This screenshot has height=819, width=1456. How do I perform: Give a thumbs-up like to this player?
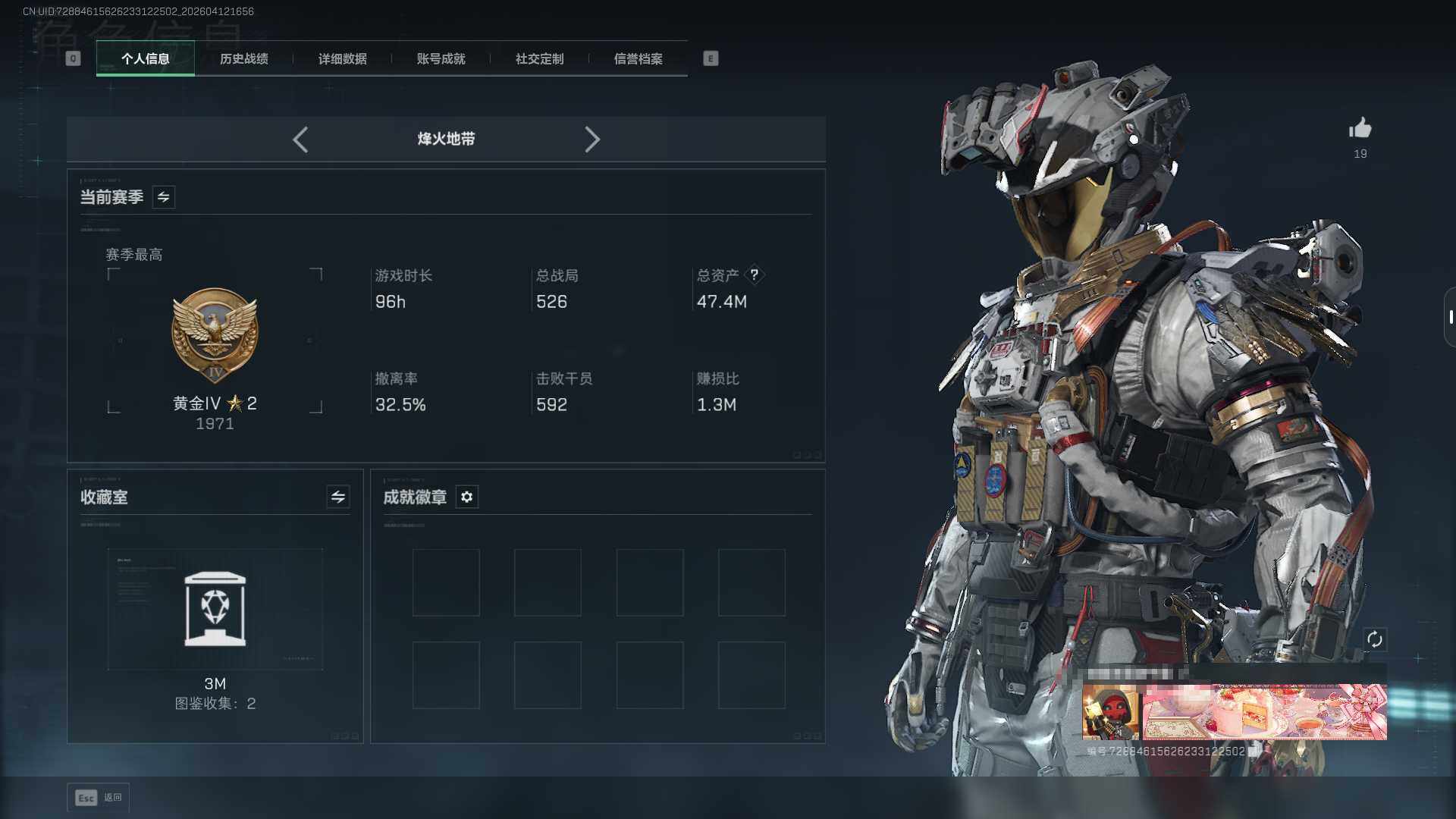click(1360, 128)
